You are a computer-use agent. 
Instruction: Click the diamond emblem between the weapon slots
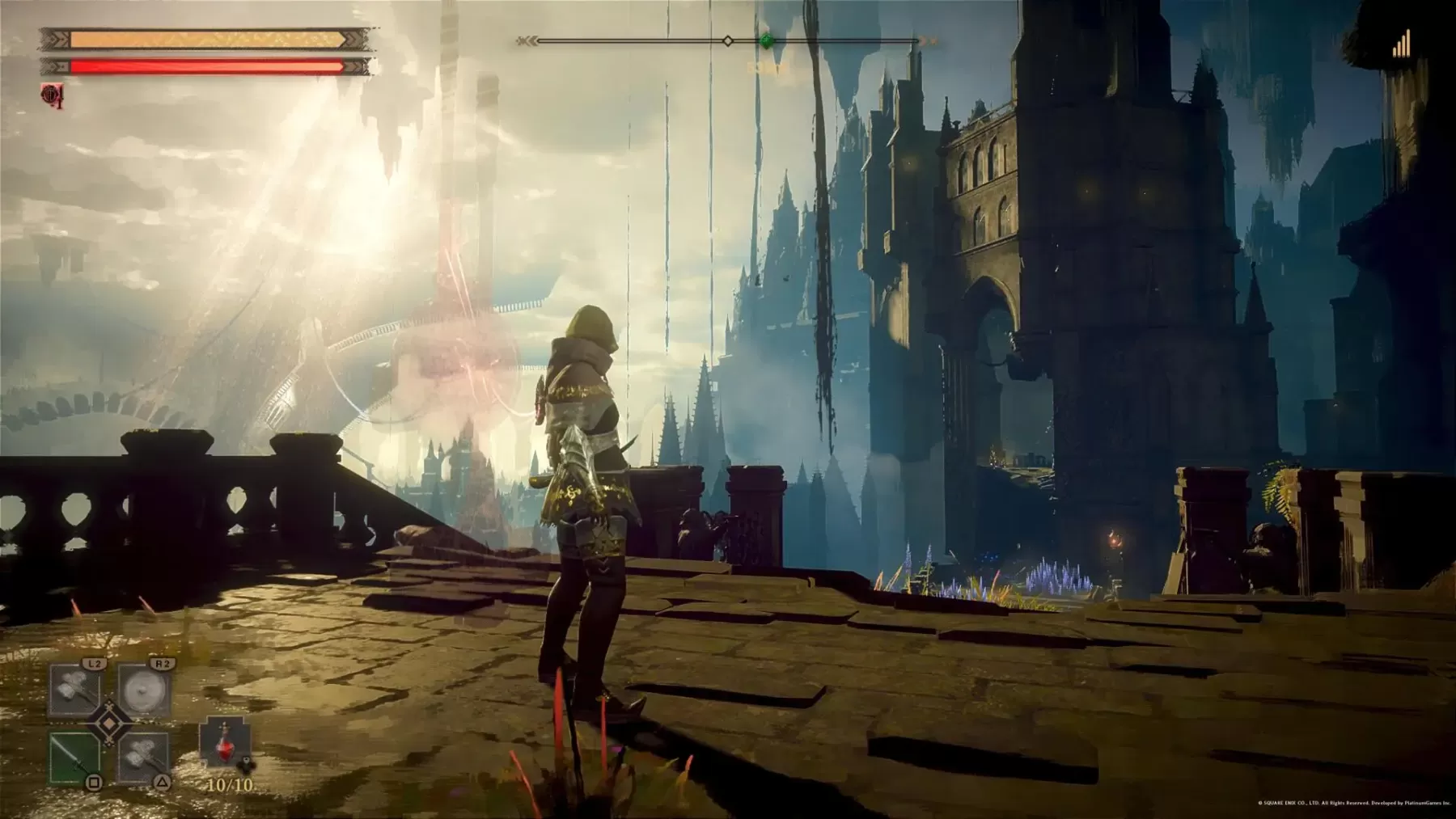pos(110,724)
